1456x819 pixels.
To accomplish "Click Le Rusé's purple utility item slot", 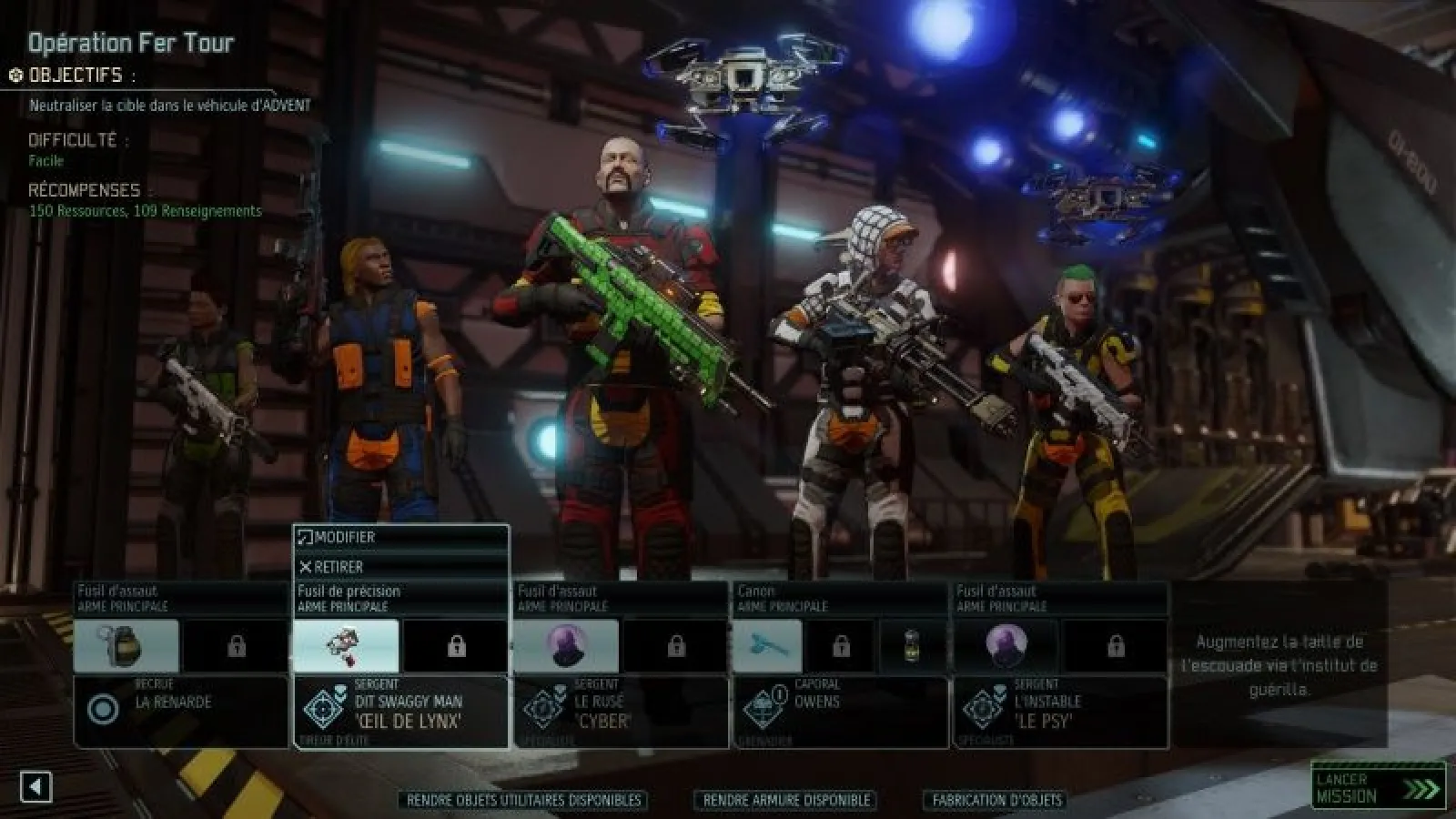I will [566, 646].
